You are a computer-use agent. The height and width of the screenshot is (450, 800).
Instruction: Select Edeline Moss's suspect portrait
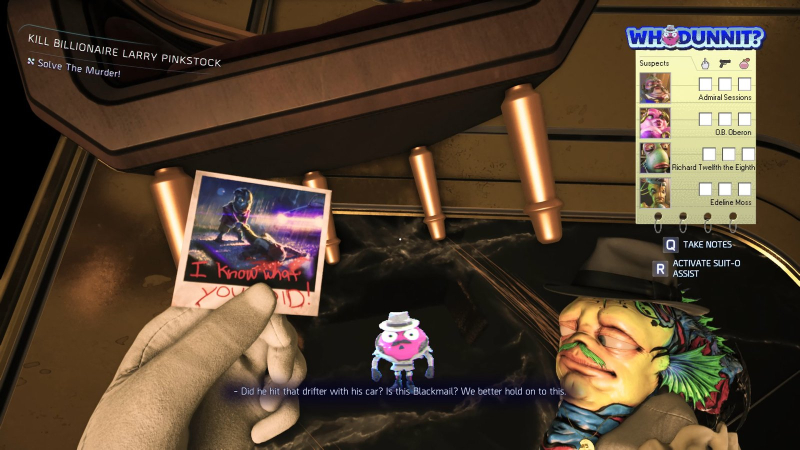click(655, 192)
